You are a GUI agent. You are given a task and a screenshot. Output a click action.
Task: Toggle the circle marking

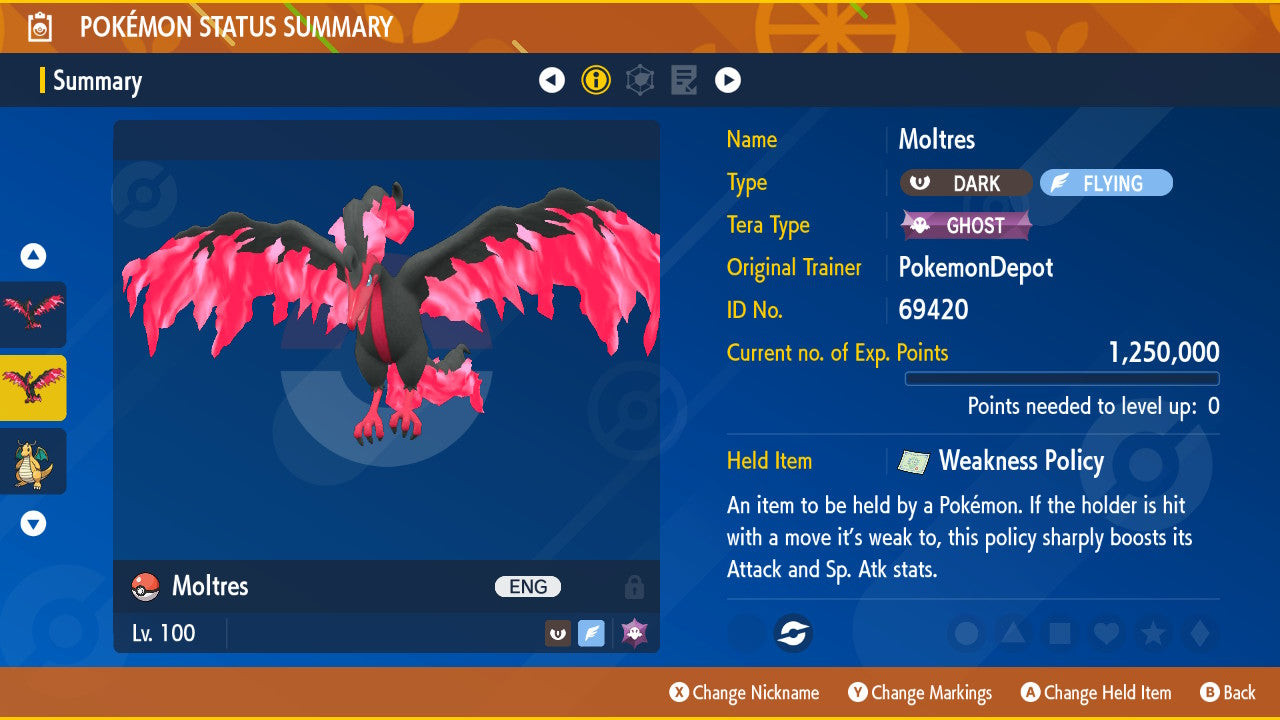967,633
